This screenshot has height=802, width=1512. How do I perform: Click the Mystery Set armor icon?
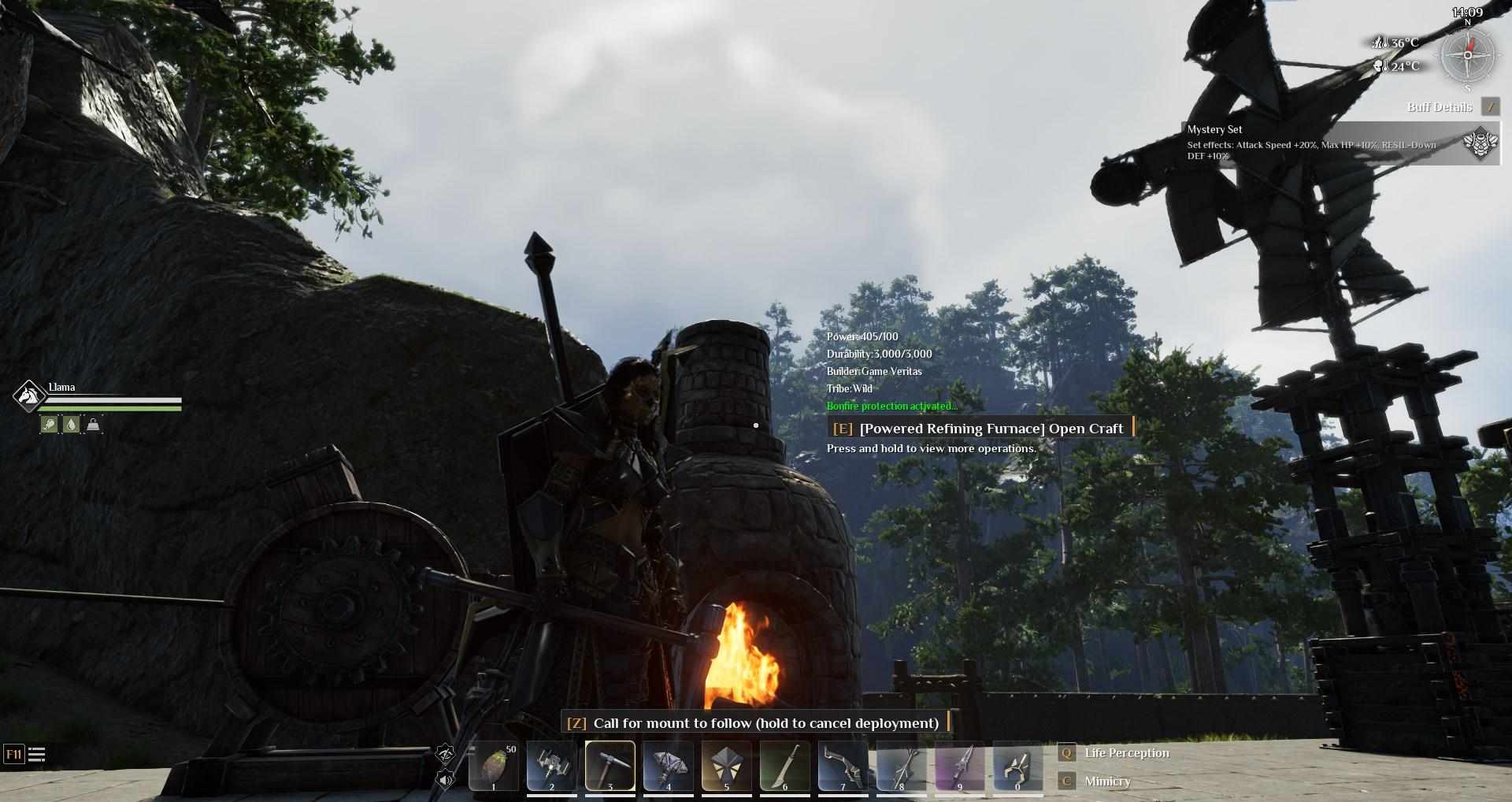point(1480,144)
